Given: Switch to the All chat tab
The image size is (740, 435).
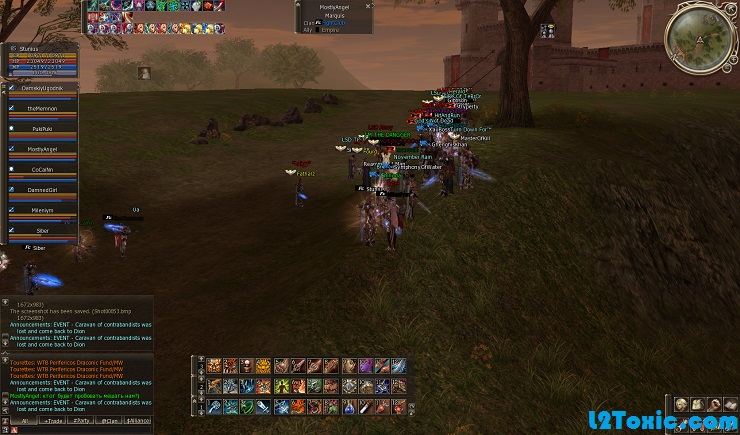Looking at the screenshot, I should click(24, 421).
